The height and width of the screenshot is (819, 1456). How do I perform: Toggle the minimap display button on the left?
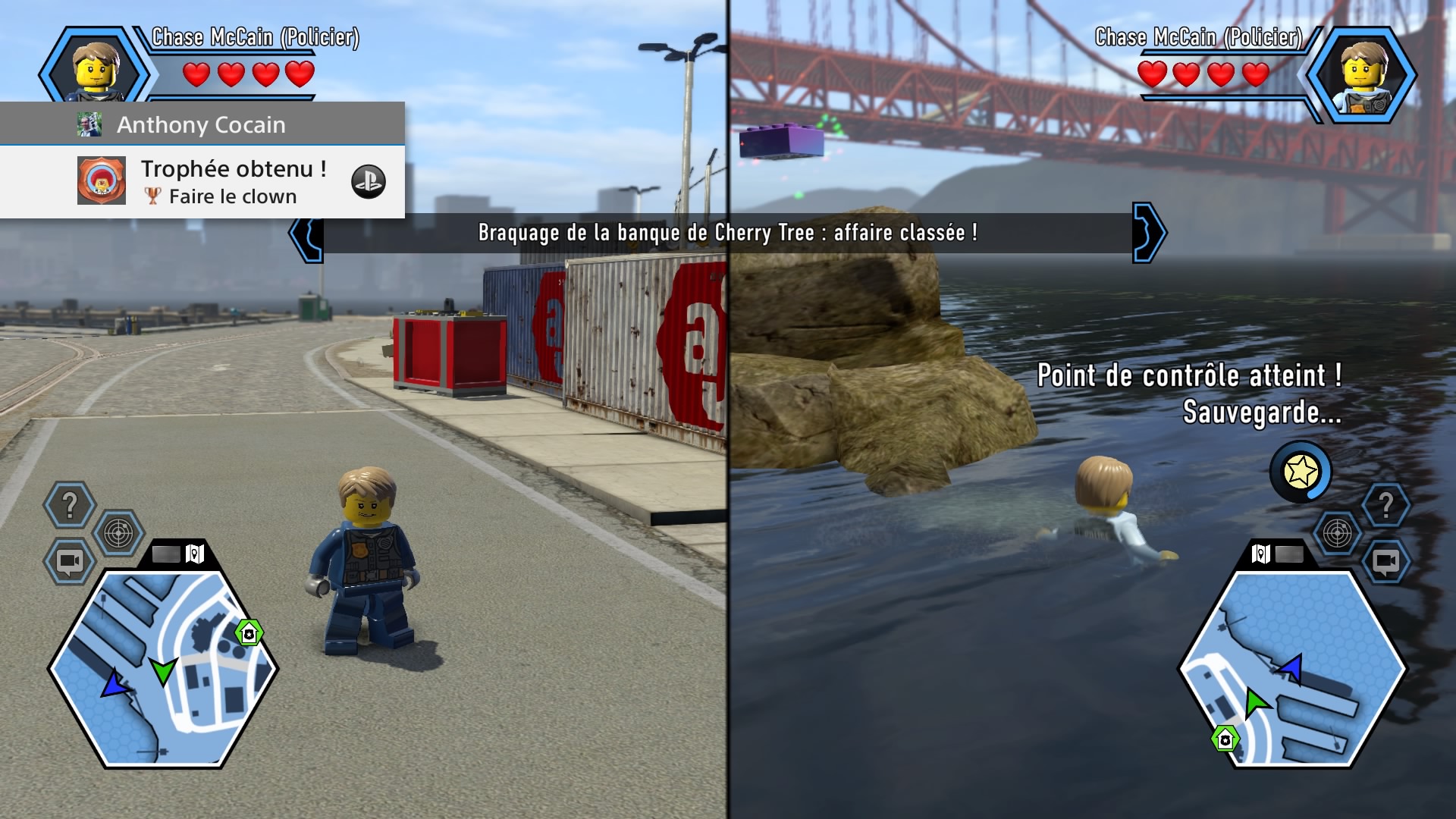click(x=167, y=553)
